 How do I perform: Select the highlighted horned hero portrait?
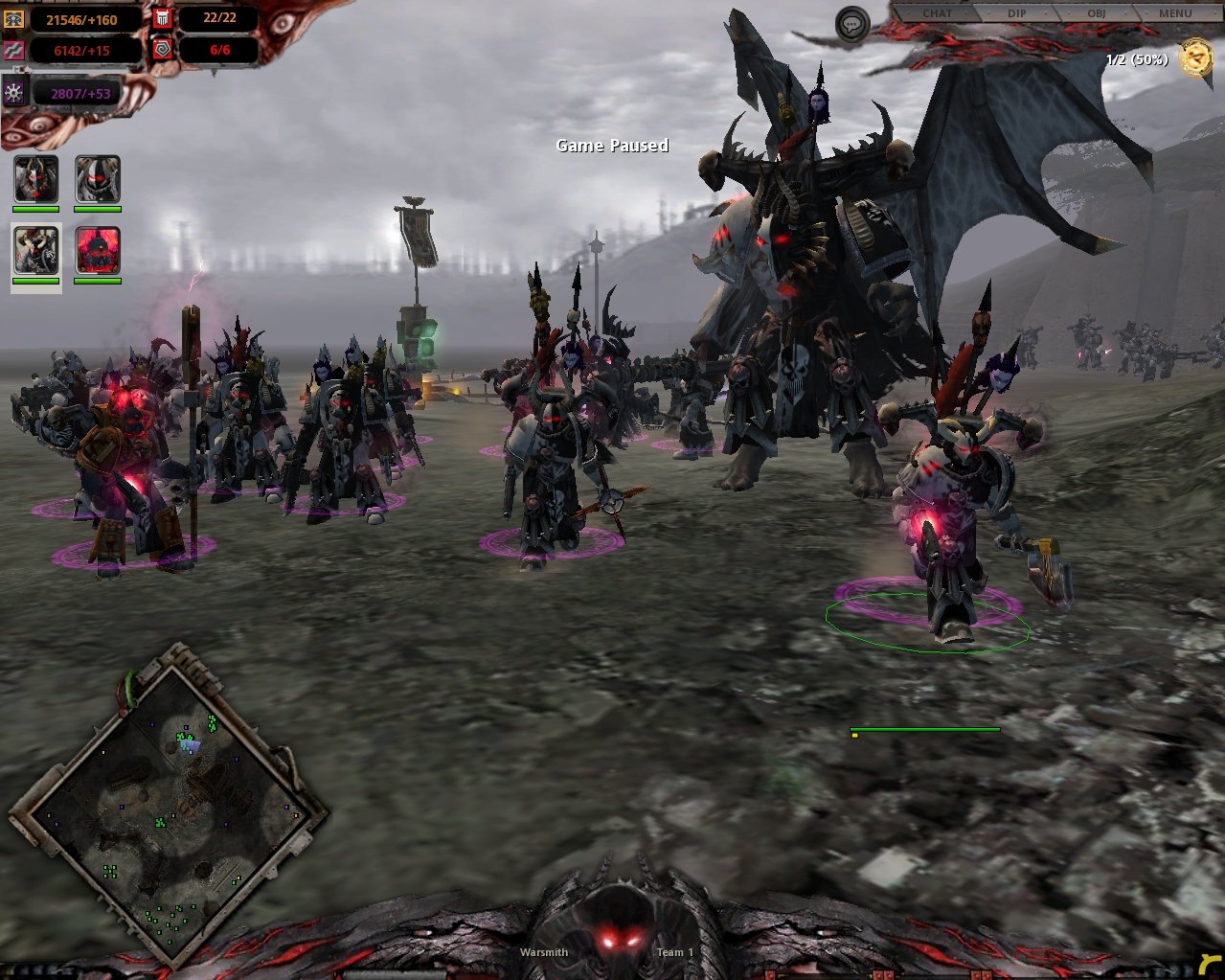coord(36,251)
